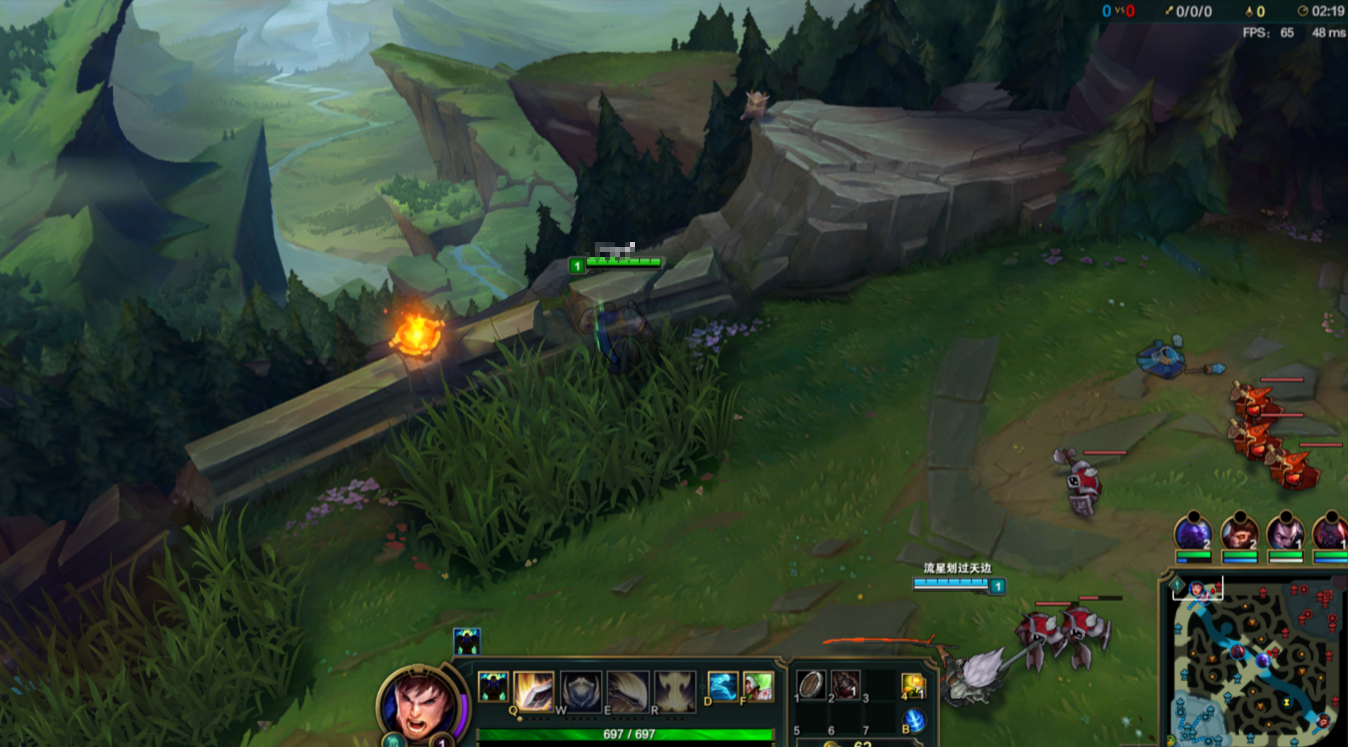Screen dimensions: 1348x747
Task: Trigger the R ultimate Demacian Justice
Action: click(x=675, y=690)
